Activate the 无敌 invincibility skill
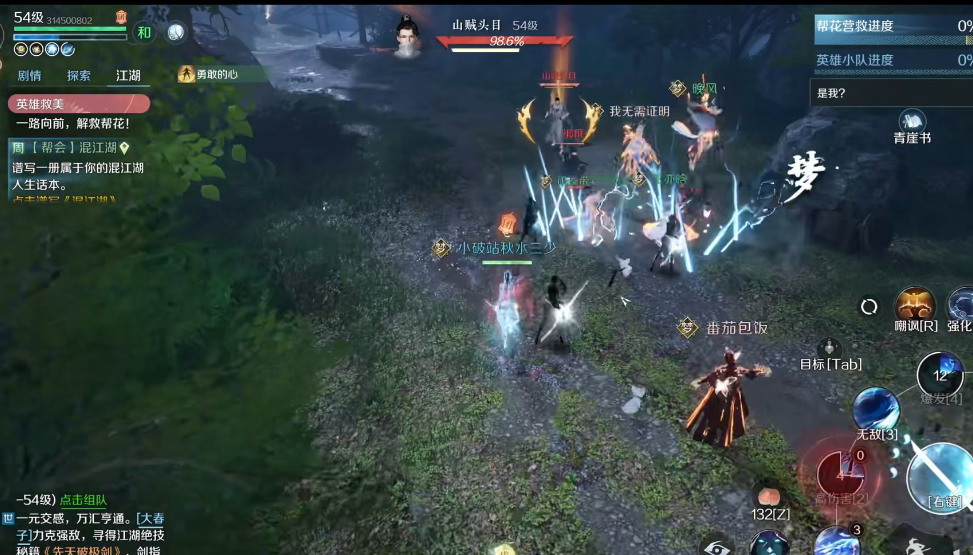 [876, 410]
